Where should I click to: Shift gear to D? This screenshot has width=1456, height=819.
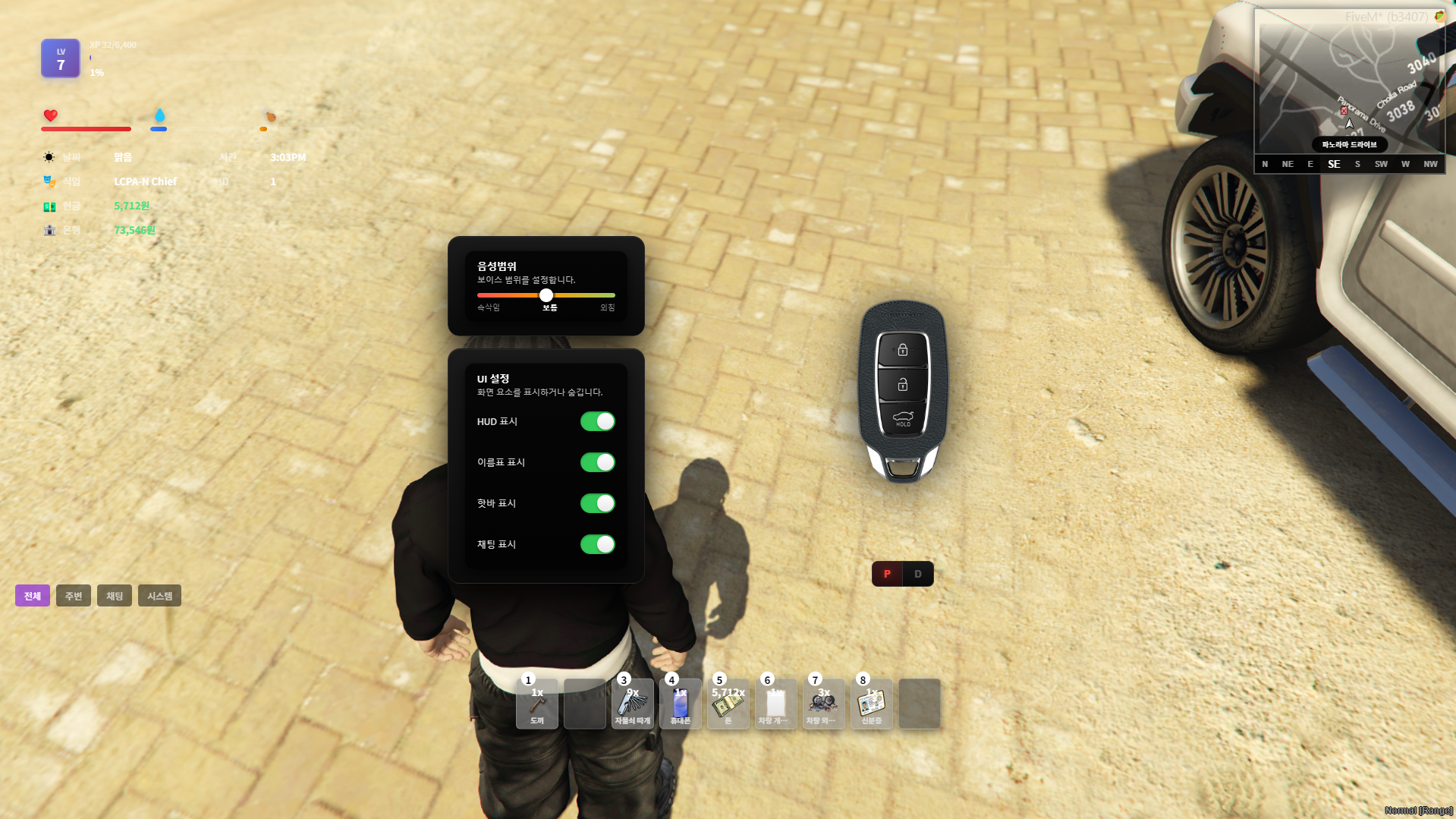pos(918,574)
